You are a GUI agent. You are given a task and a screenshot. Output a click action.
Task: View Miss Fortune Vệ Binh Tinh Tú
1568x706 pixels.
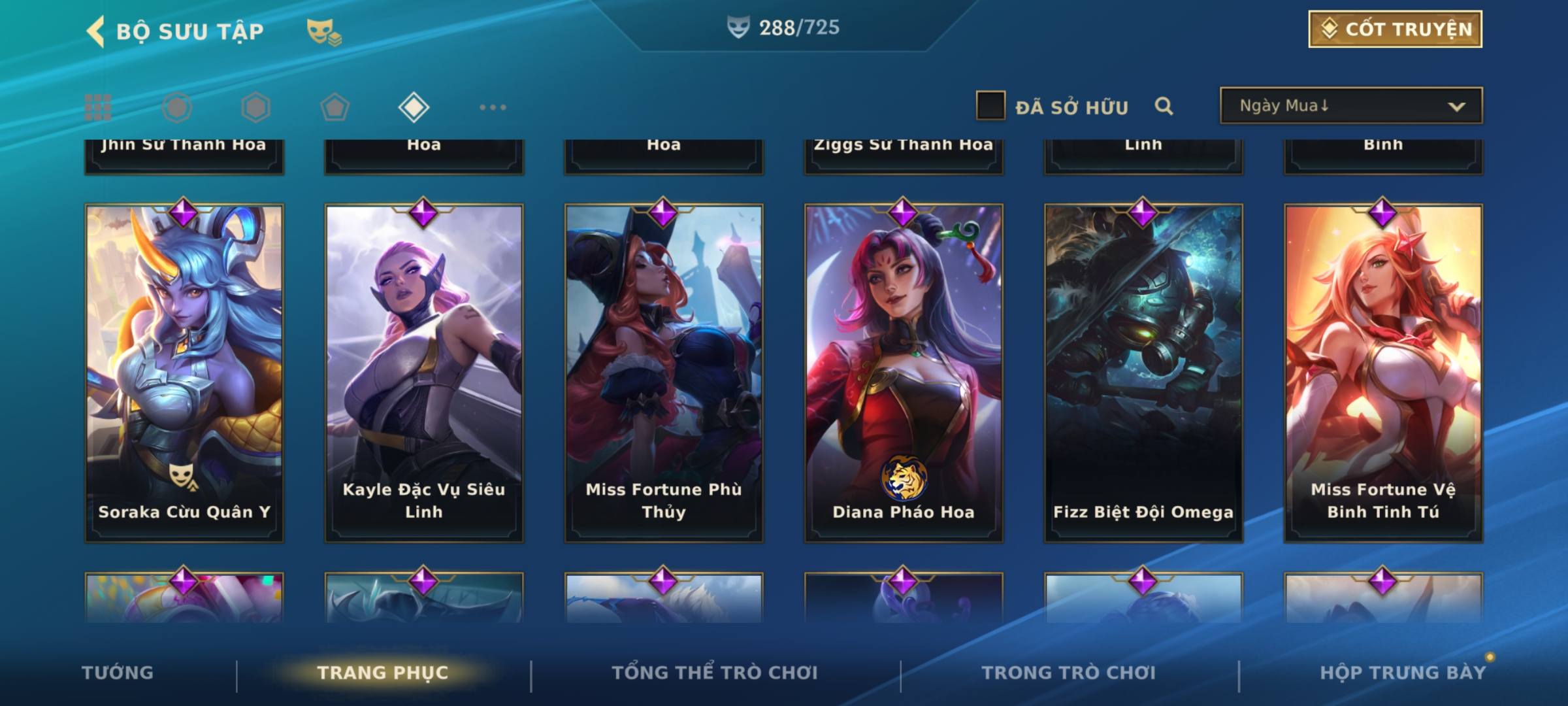(x=1383, y=373)
